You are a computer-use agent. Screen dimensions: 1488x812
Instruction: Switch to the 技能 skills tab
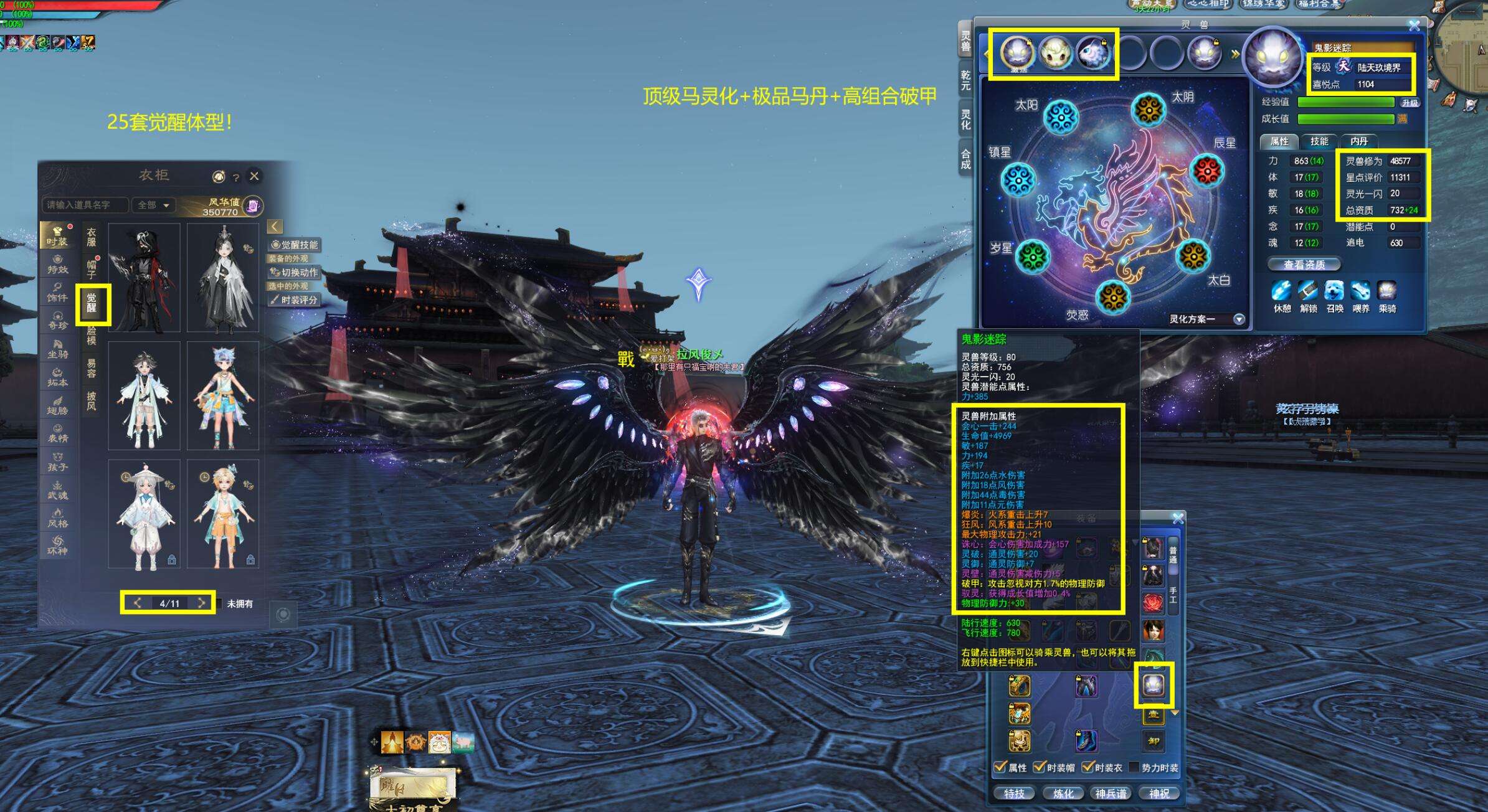tap(1319, 141)
